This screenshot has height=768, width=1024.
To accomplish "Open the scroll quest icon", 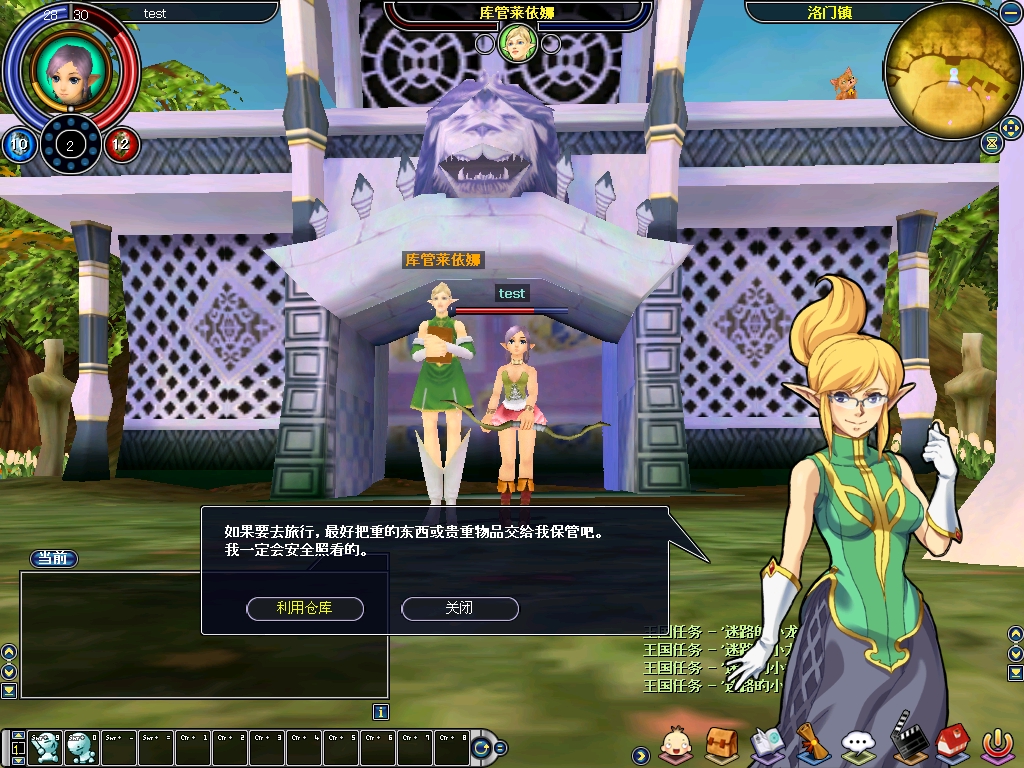I will (812, 744).
